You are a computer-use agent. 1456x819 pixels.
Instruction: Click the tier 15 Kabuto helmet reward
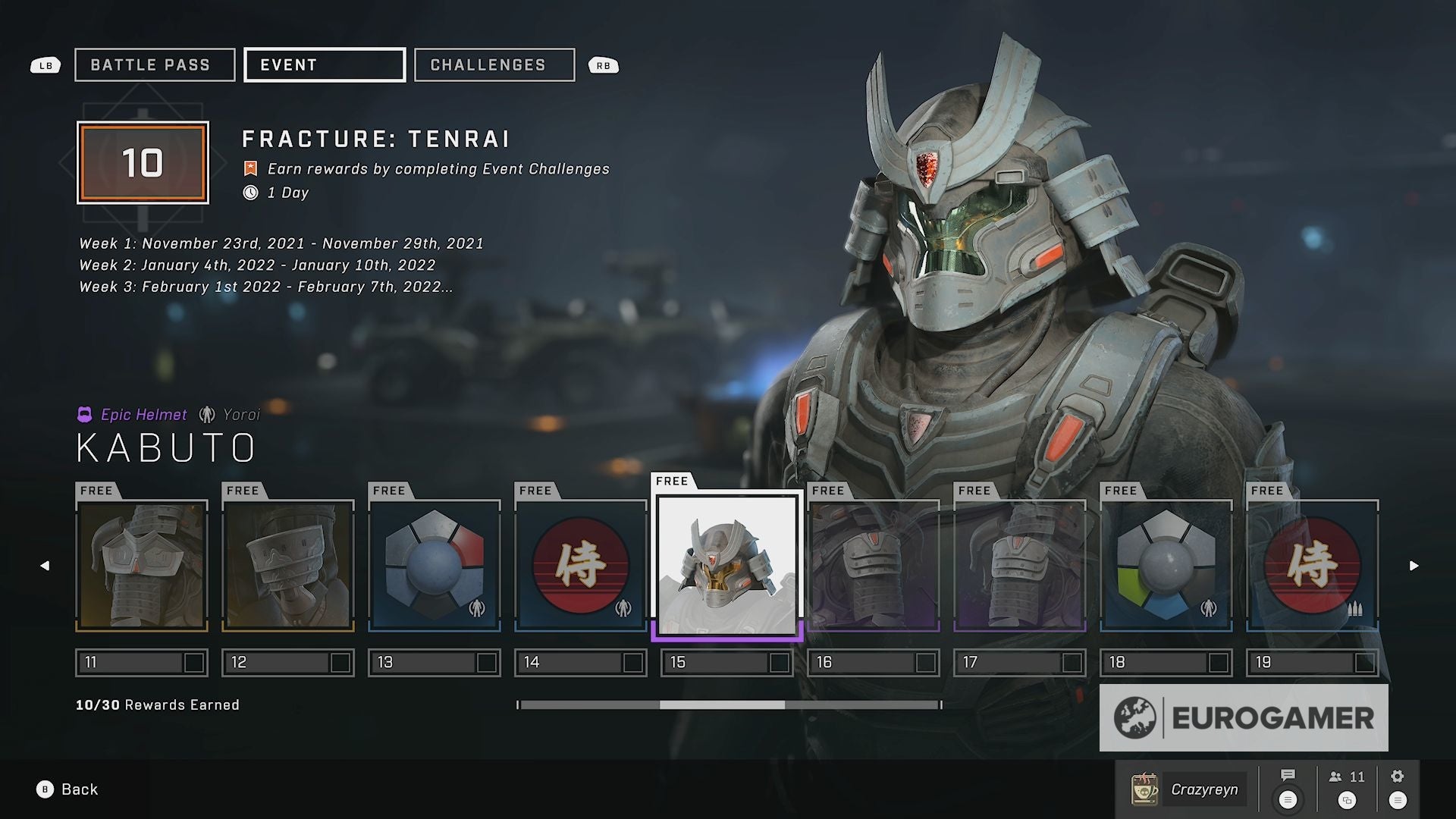[727, 566]
